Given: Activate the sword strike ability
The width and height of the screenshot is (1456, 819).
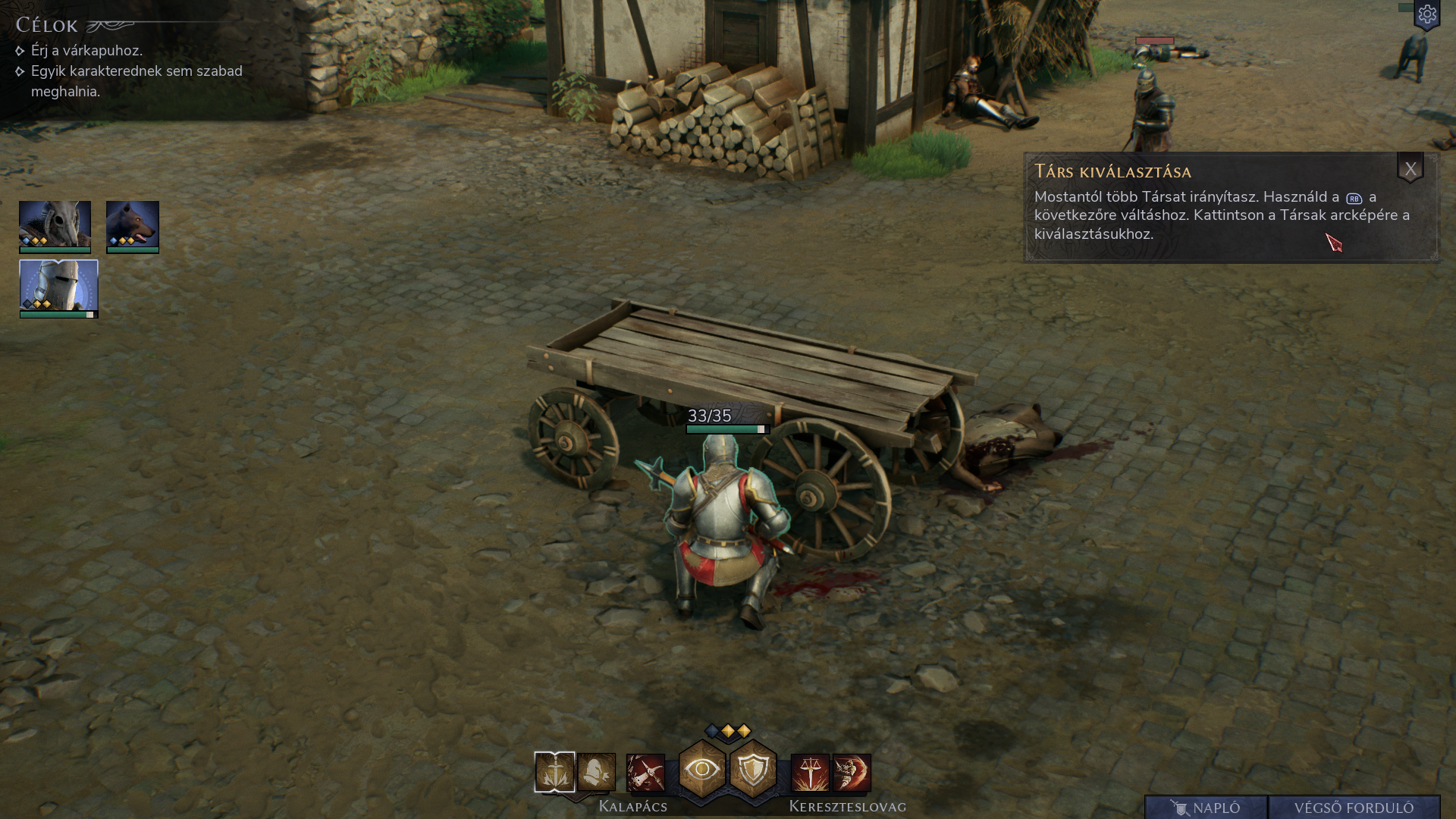Looking at the screenshot, I should click(554, 772).
